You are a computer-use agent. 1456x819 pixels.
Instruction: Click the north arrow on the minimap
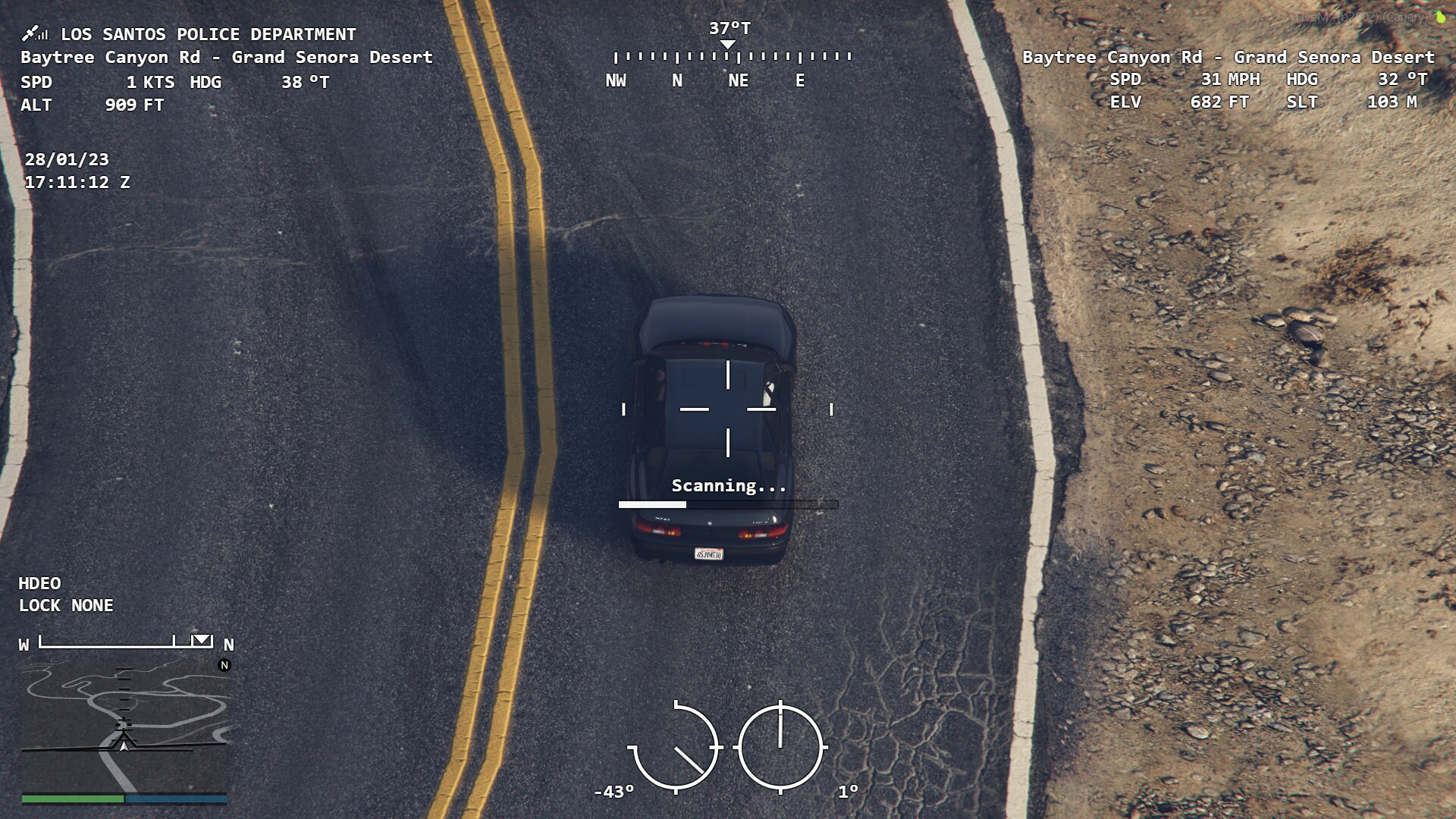(x=224, y=667)
